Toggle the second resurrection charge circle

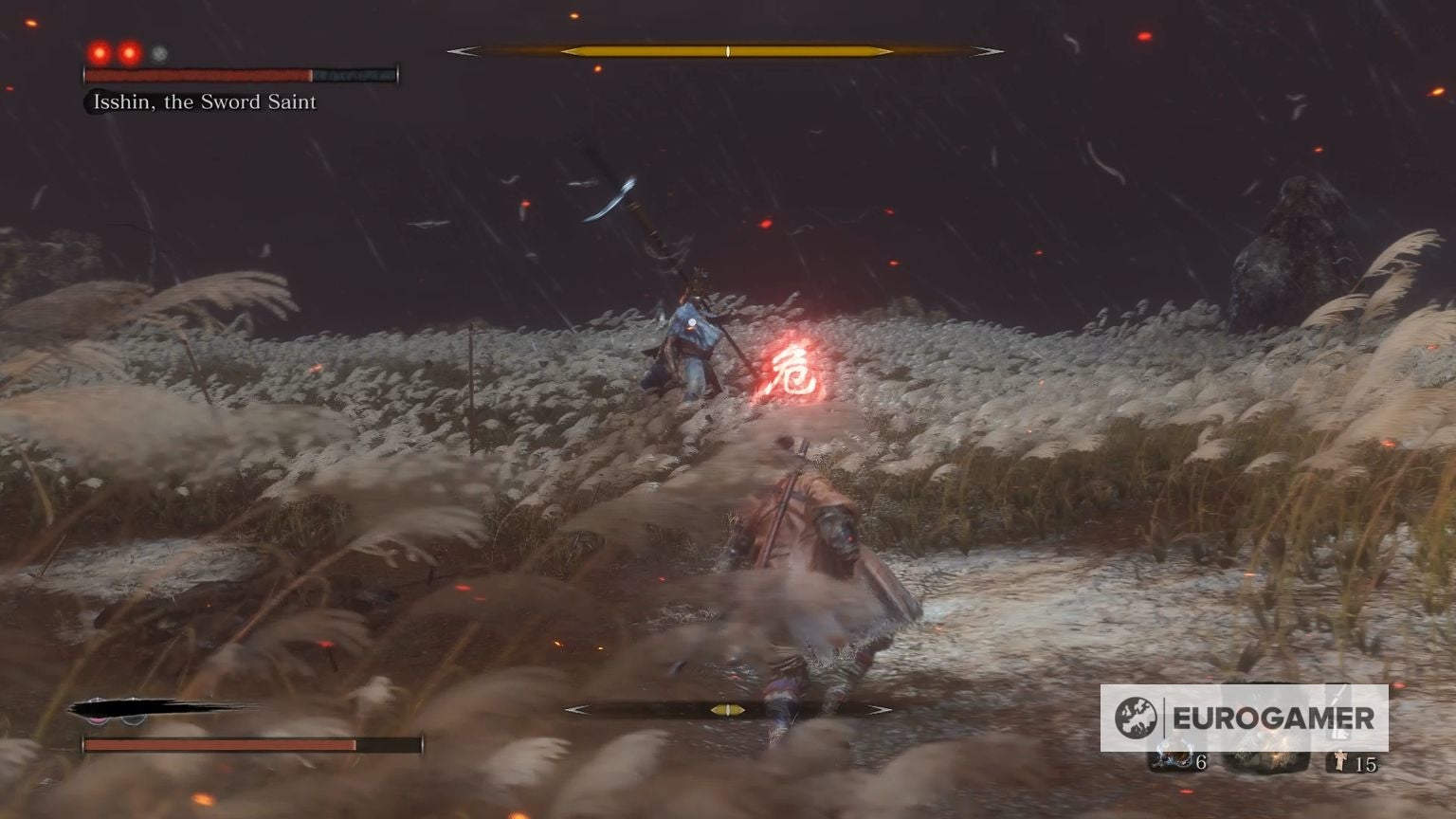tap(134, 719)
